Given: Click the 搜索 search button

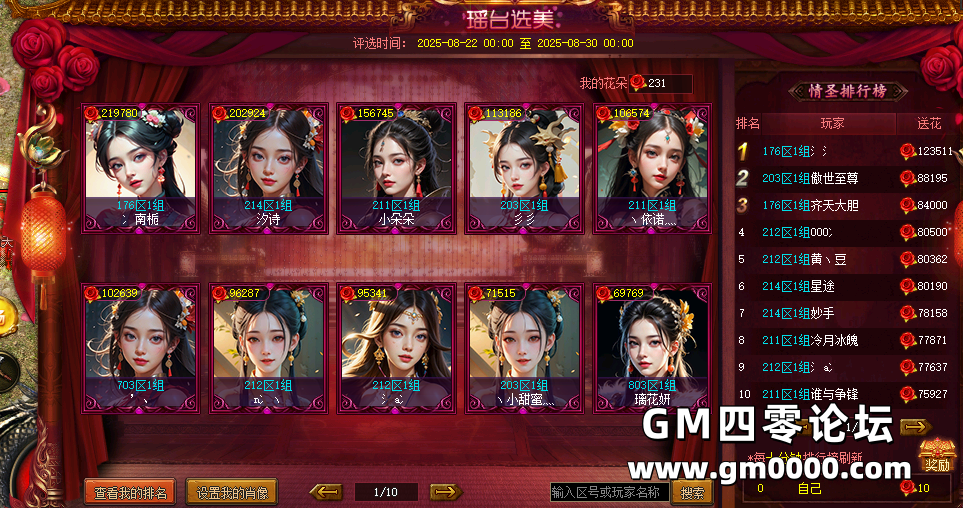Looking at the screenshot, I should (692, 492).
